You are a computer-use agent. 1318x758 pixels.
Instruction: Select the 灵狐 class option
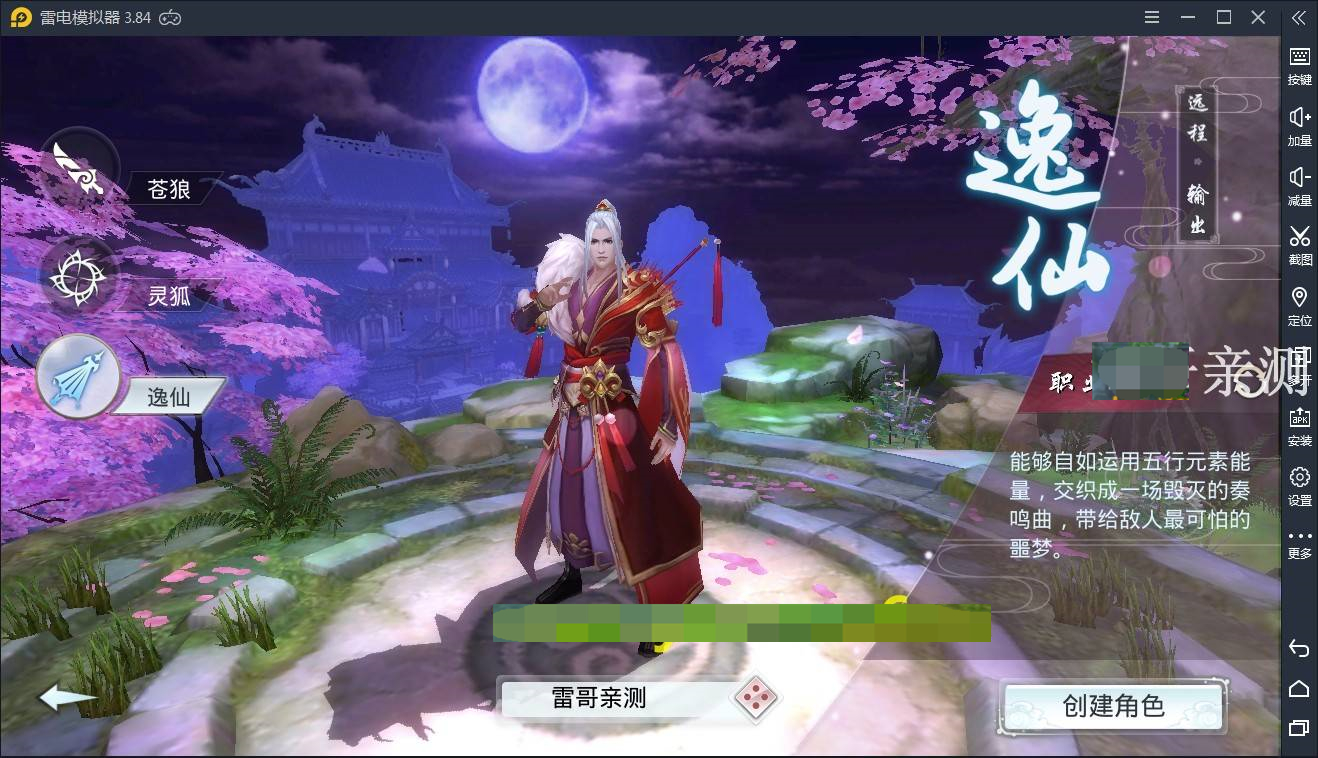point(170,295)
